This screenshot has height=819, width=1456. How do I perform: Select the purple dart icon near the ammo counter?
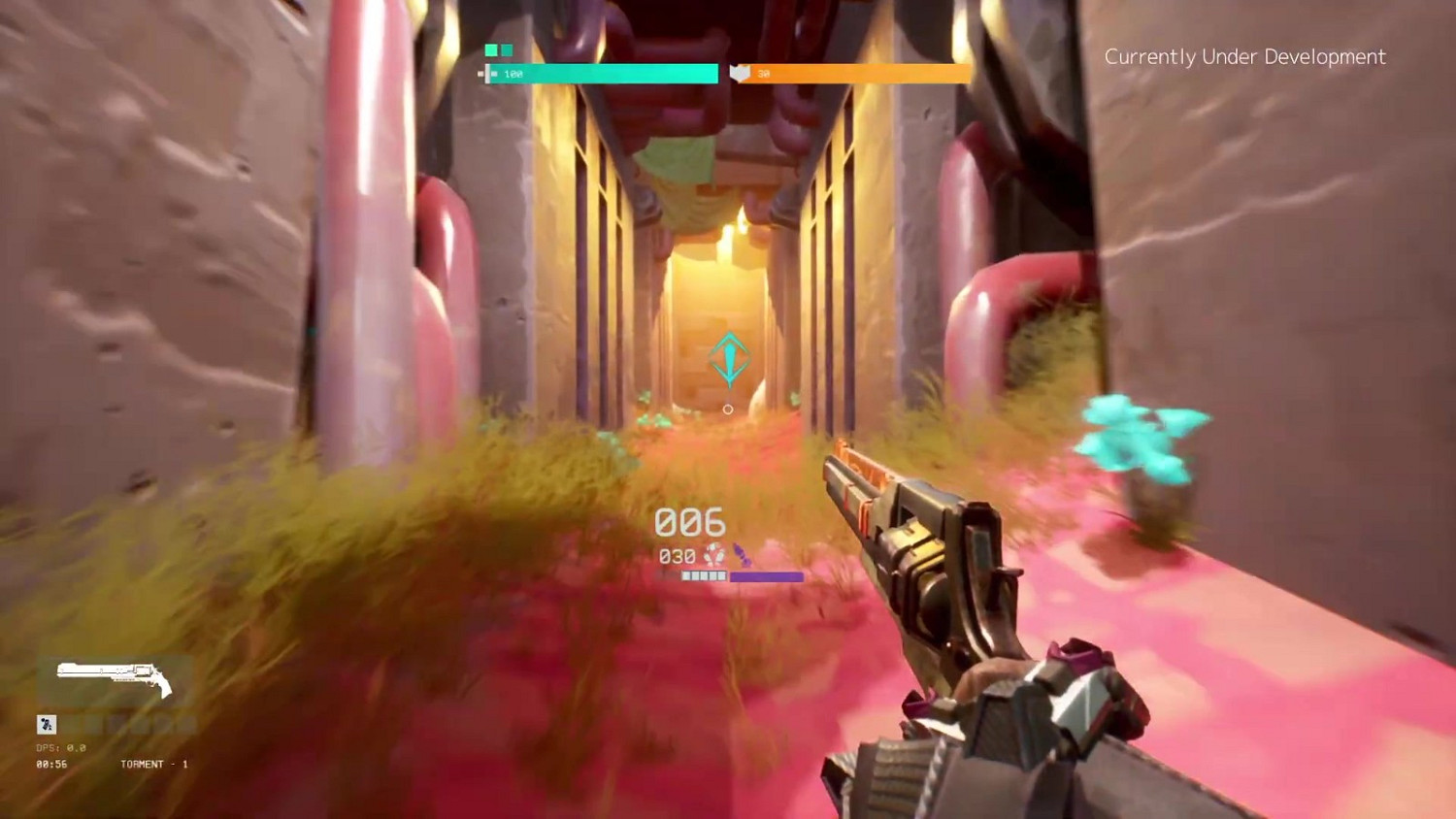pyautogui.click(x=744, y=553)
